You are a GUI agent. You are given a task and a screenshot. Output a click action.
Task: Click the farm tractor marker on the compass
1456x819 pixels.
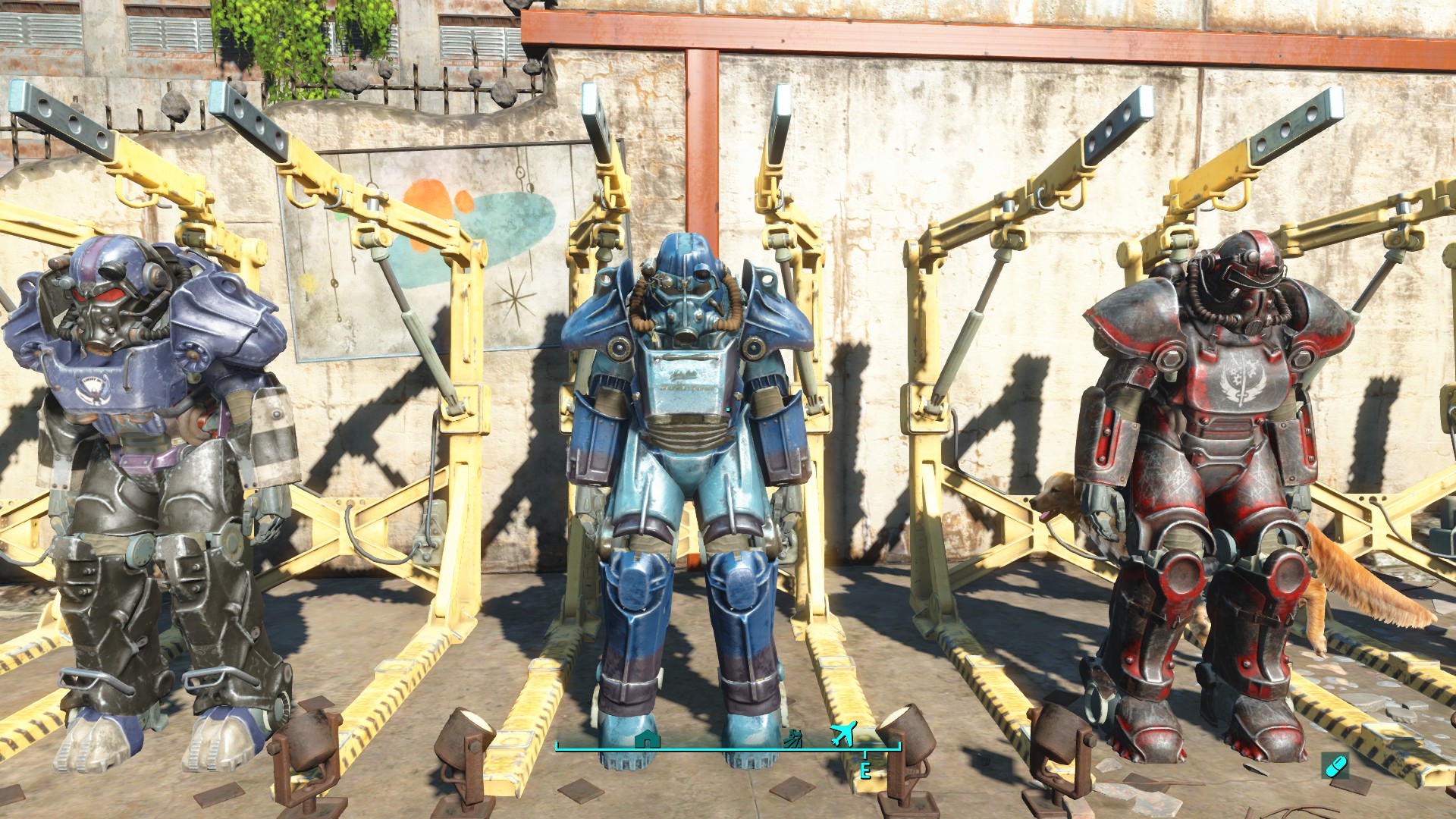[795, 738]
